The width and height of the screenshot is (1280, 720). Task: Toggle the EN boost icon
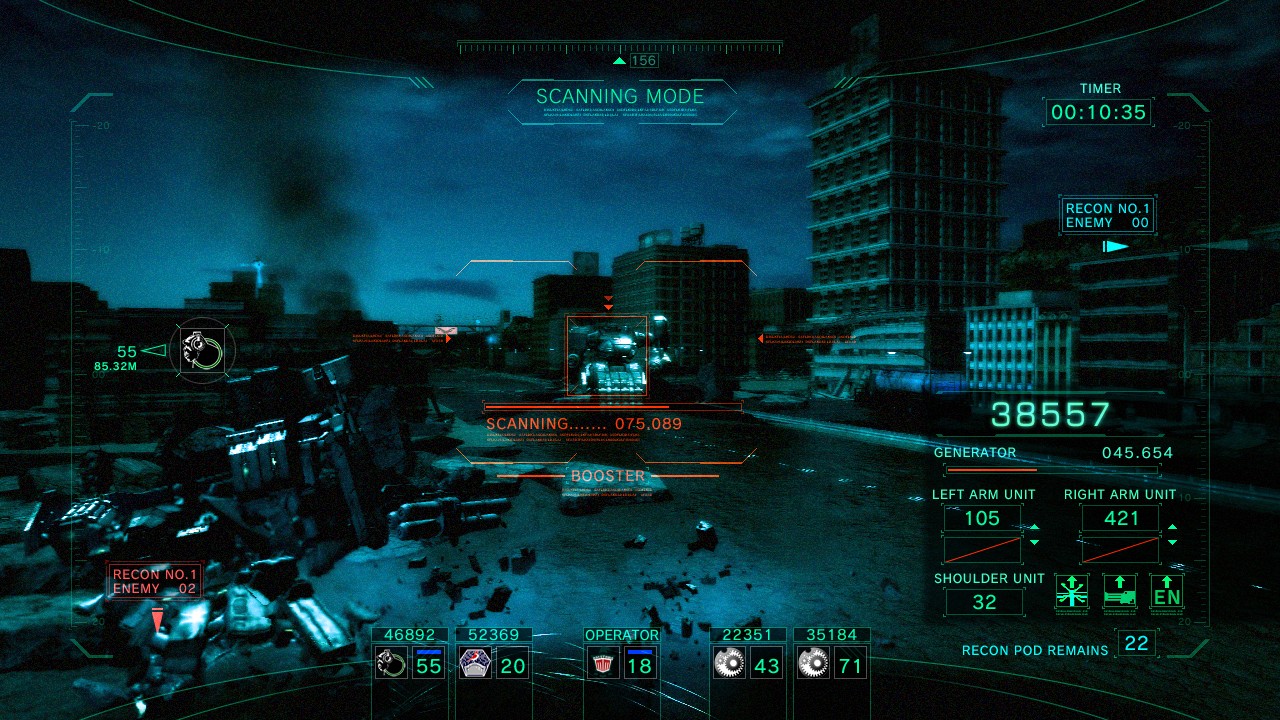tap(1167, 591)
